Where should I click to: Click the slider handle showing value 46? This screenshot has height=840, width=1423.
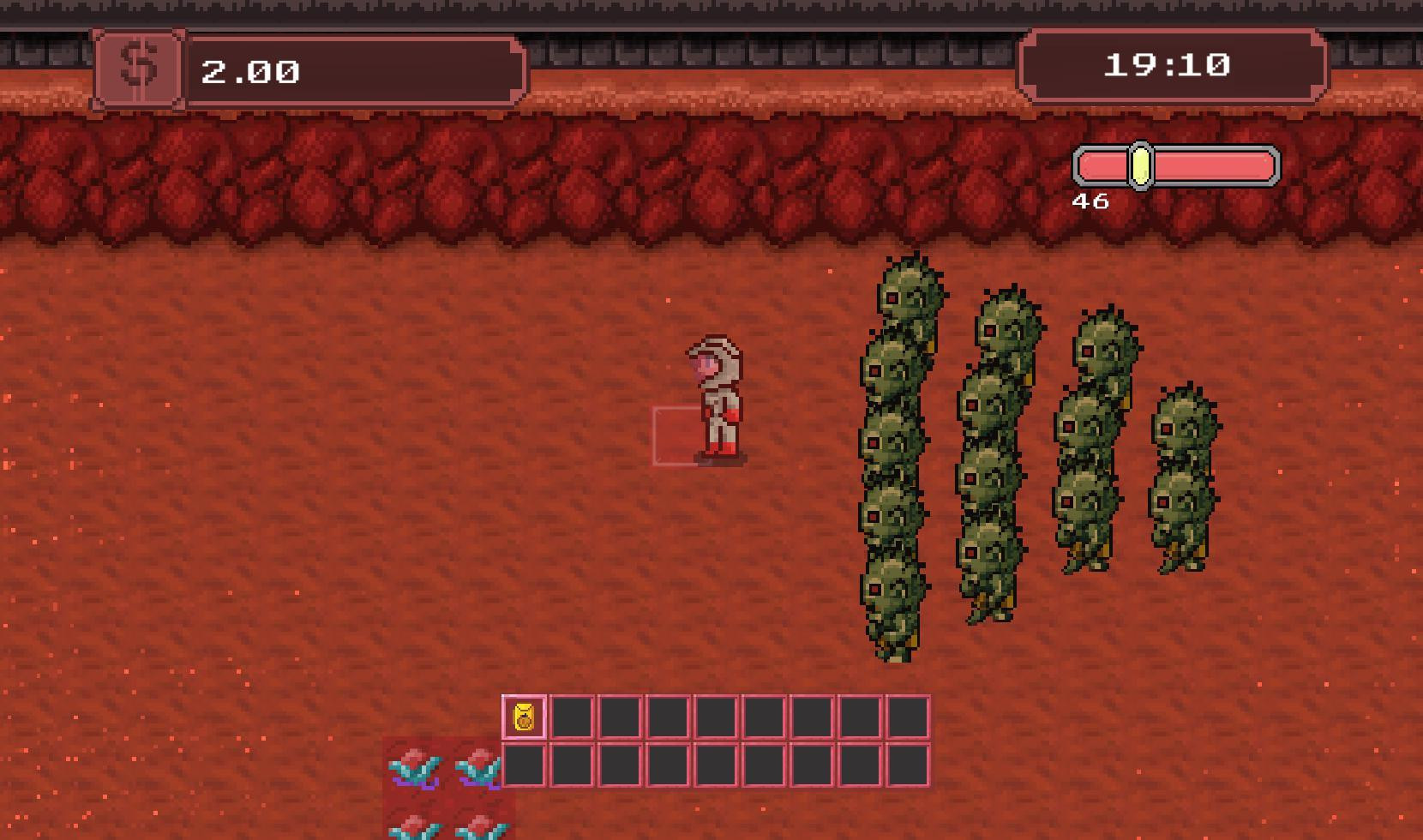(1140, 168)
